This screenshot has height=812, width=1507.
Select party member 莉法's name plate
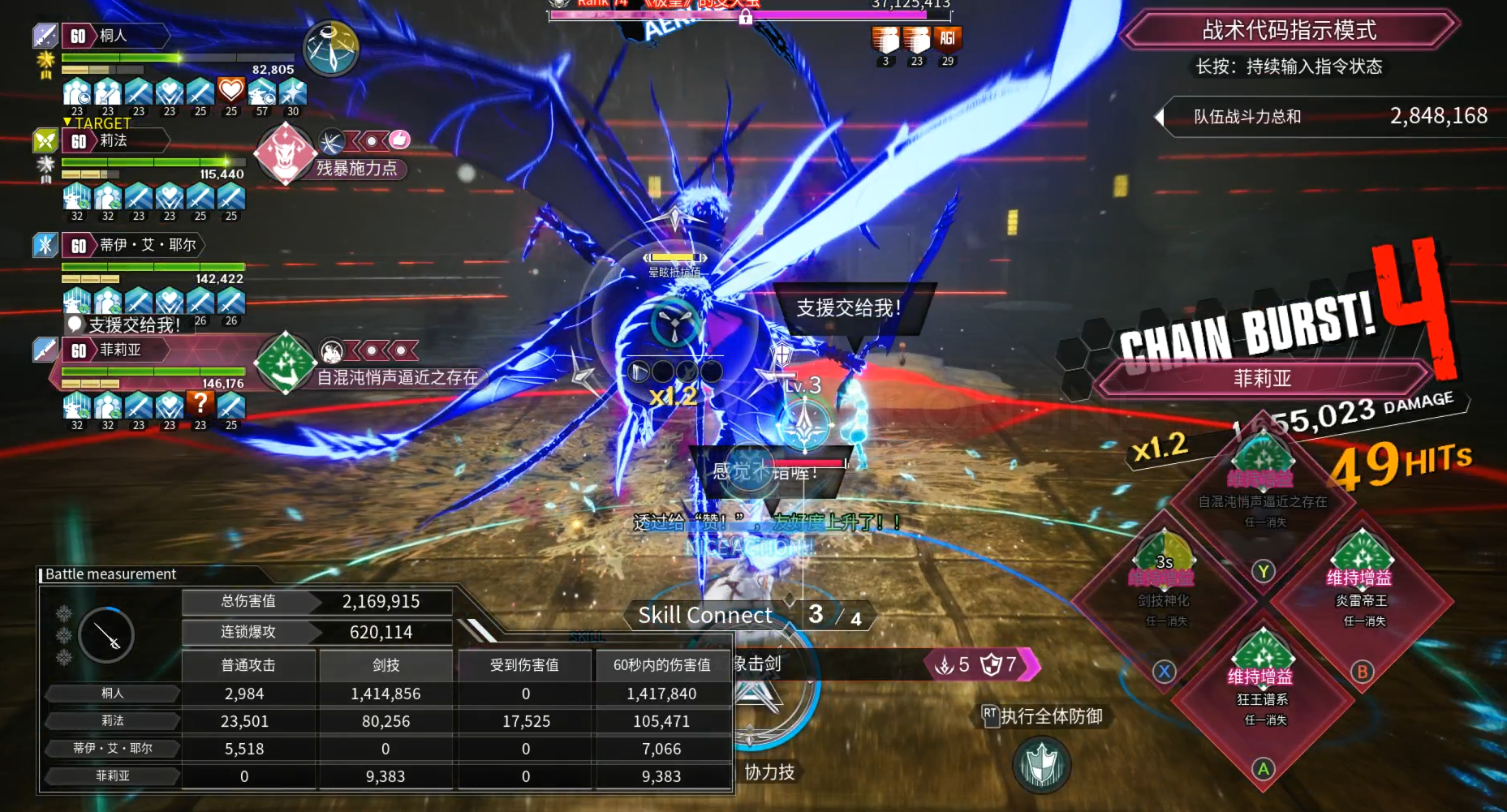(x=114, y=140)
